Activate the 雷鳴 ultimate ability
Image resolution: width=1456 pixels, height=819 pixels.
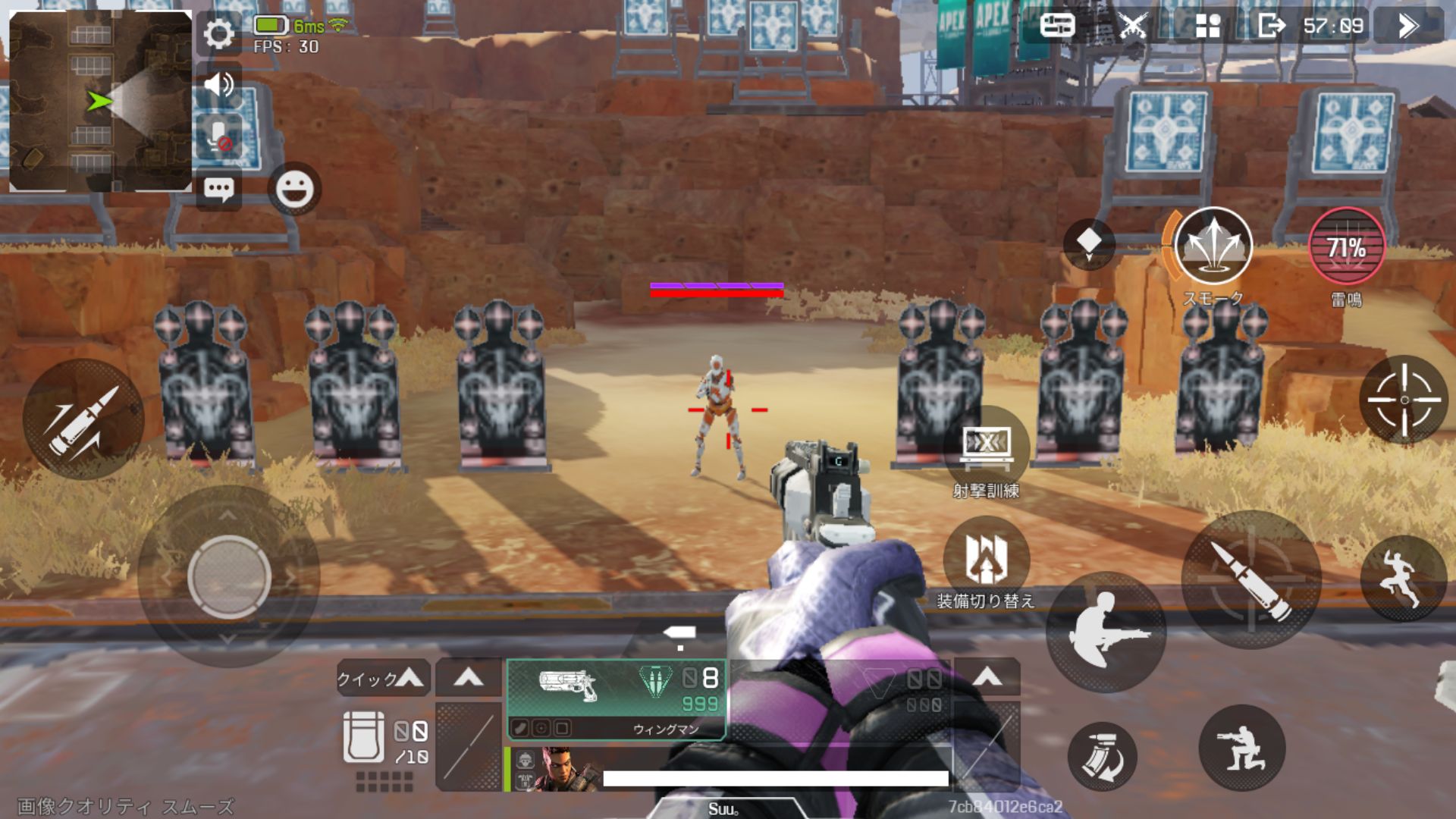[1347, 246]
